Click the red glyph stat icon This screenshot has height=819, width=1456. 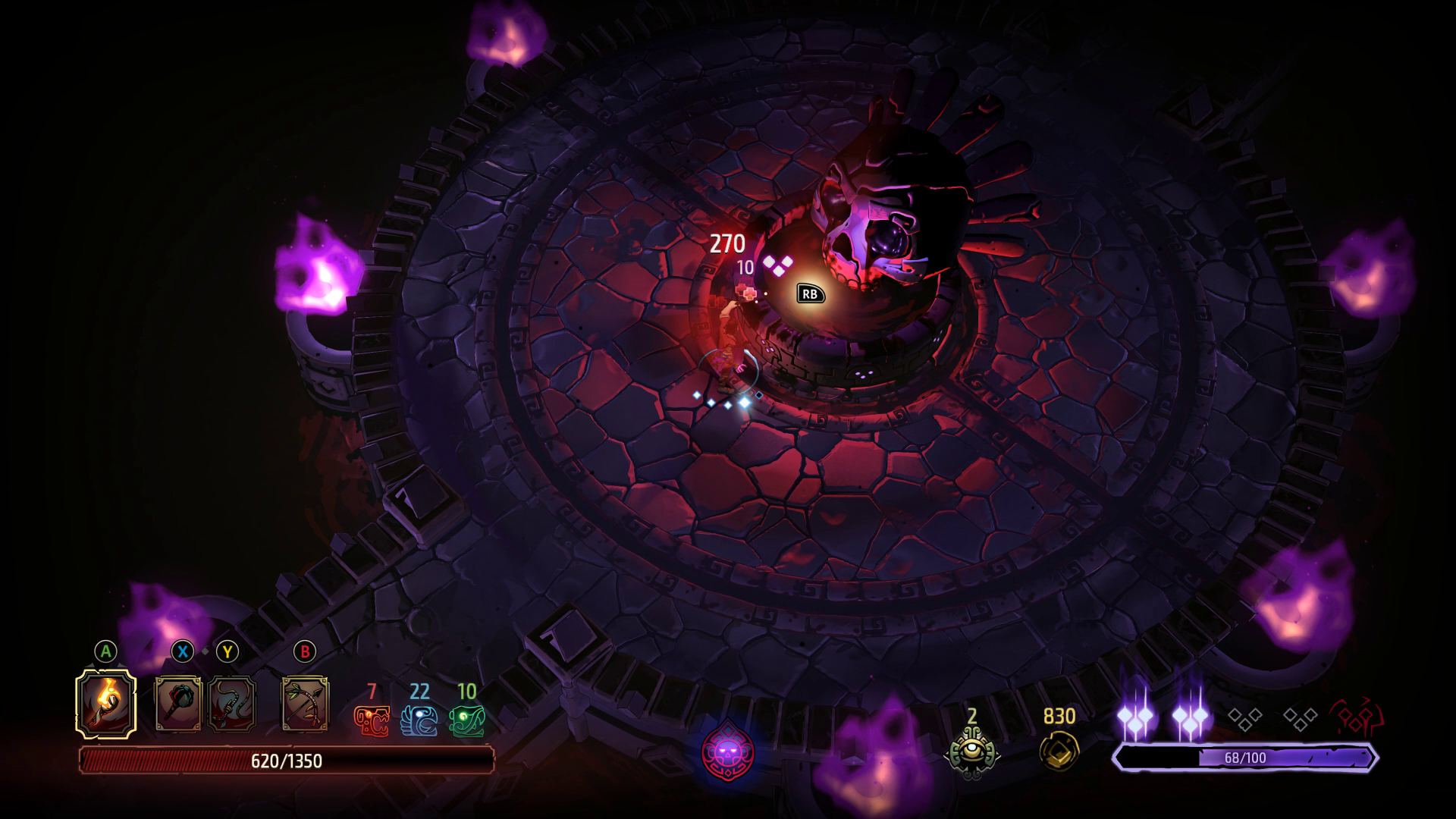click(x=372, y=721)
